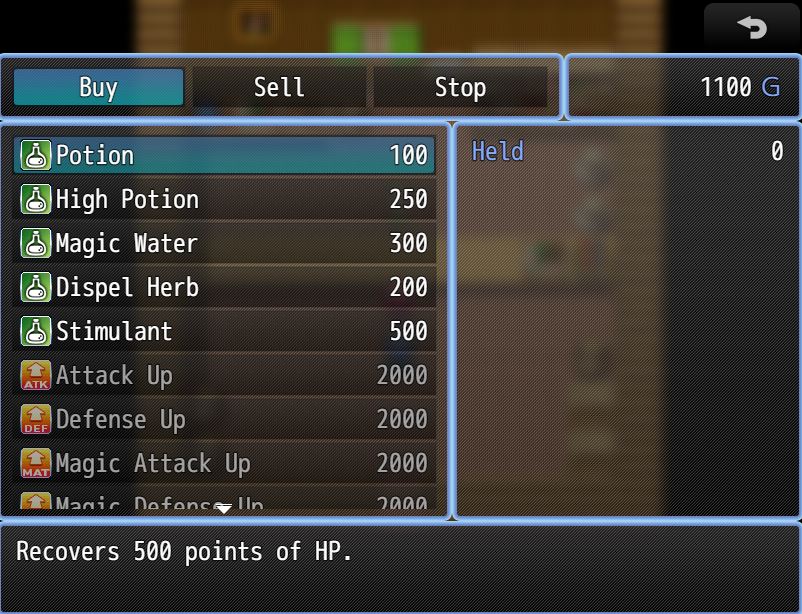
Task: Select the Defense Up entry
Action: 225,420
